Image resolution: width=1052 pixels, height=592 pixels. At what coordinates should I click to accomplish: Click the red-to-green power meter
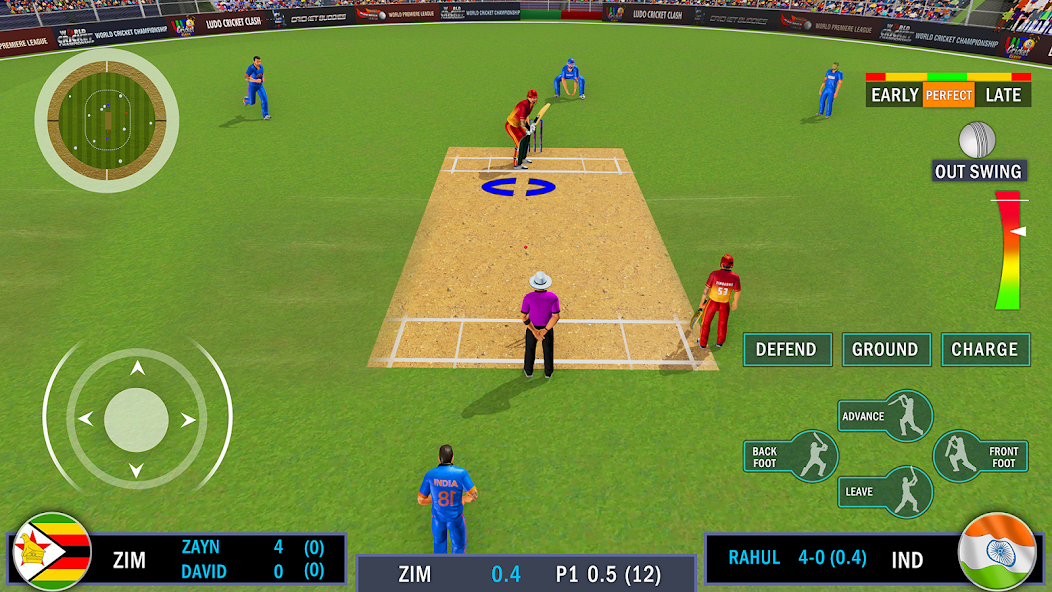pyautogui.click(x=1007, y=250)
